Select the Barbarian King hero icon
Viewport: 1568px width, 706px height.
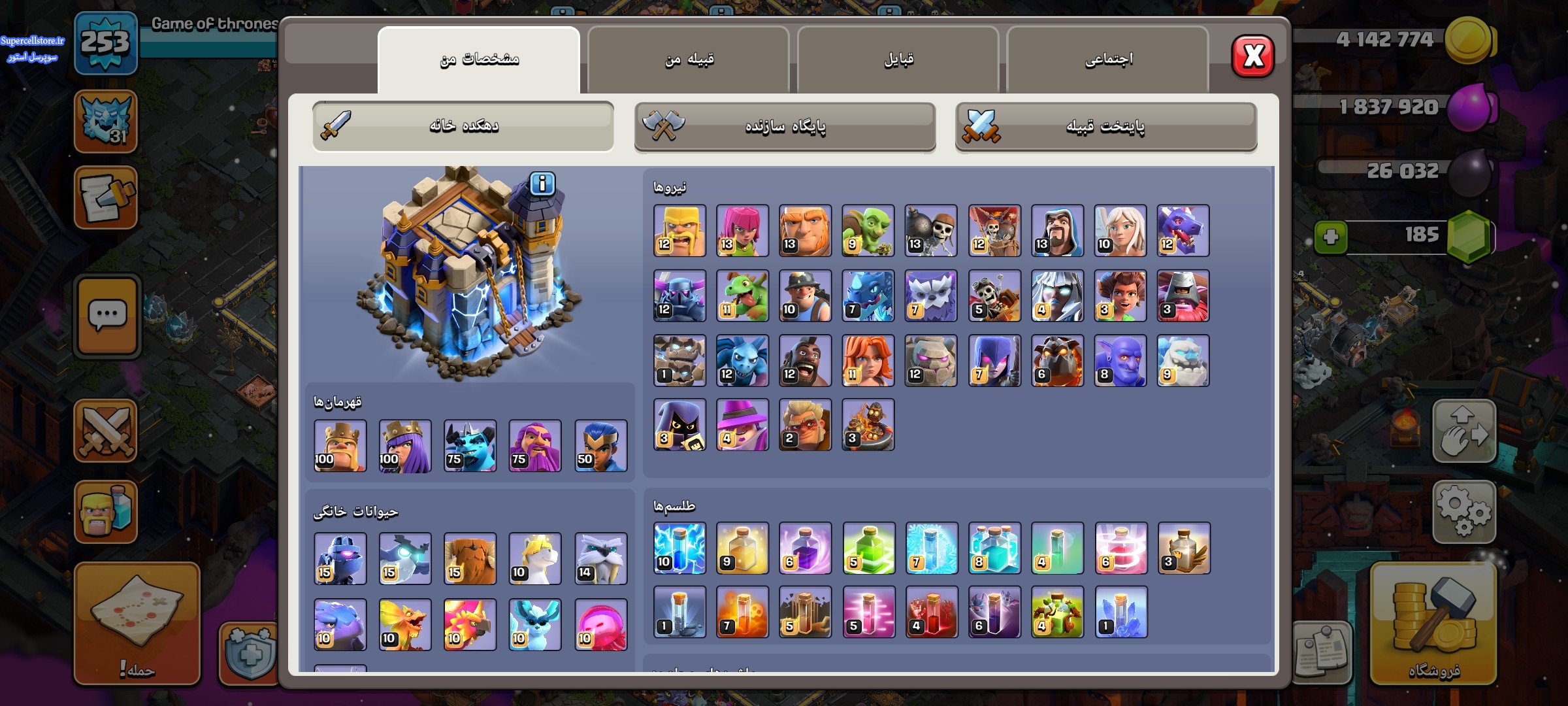tap(340, 446)
